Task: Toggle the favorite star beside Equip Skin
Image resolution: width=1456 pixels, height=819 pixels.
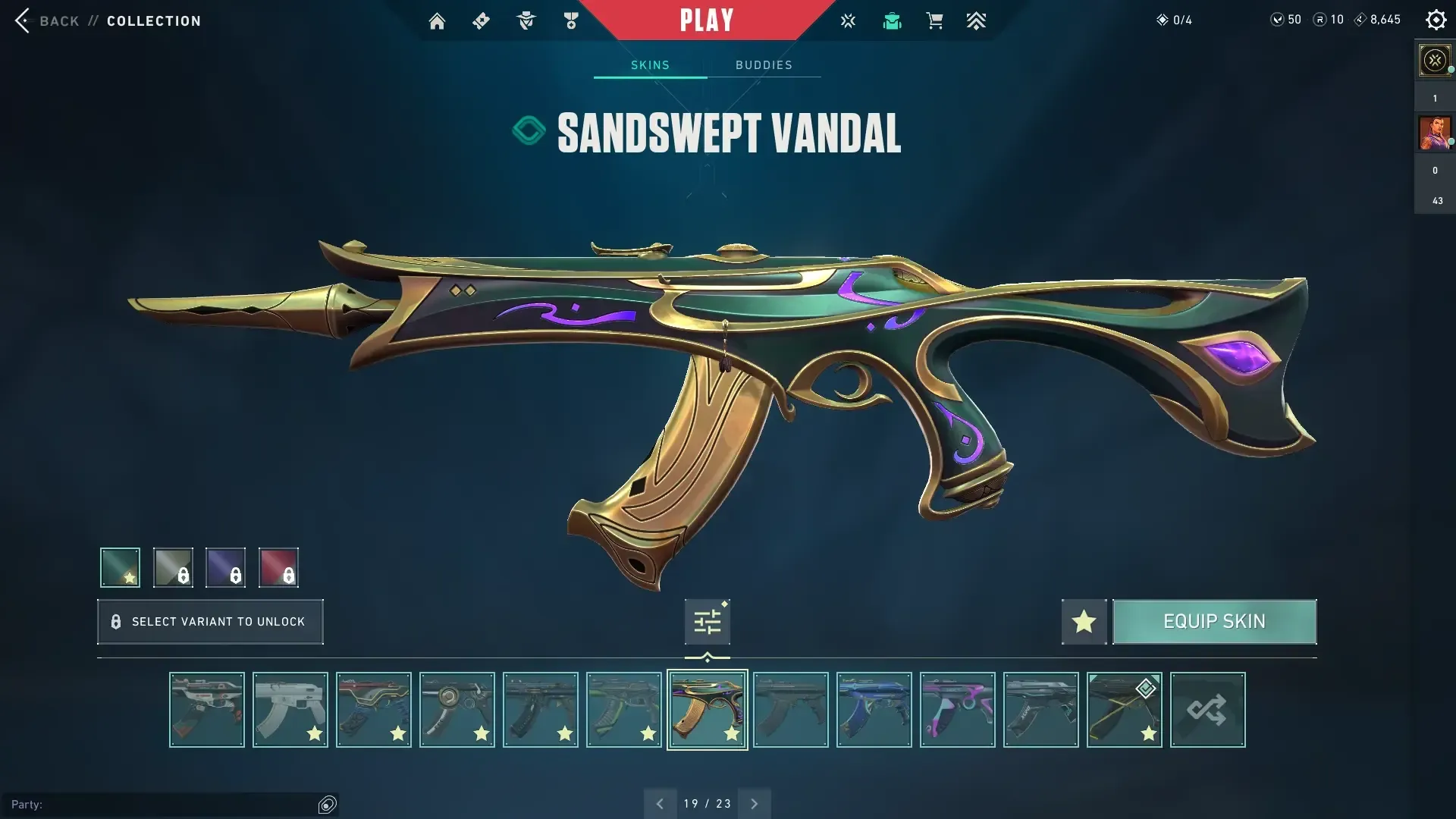Action: (x=1083, y=621)
